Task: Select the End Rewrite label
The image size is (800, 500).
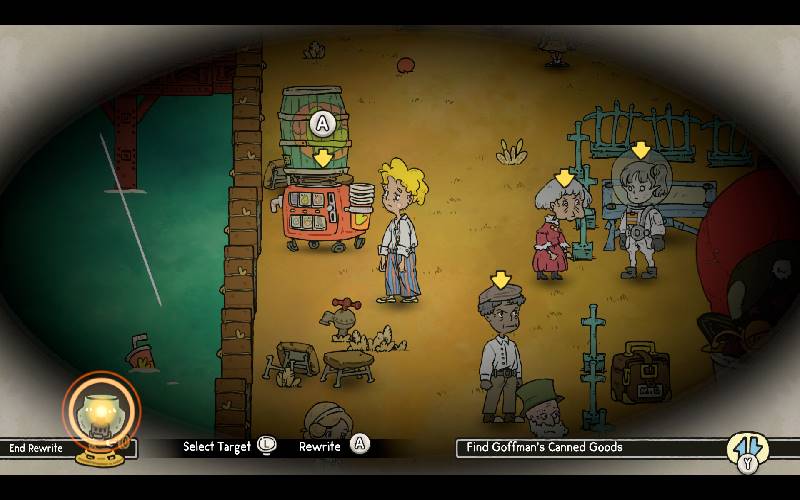Action: click(36, 448)
